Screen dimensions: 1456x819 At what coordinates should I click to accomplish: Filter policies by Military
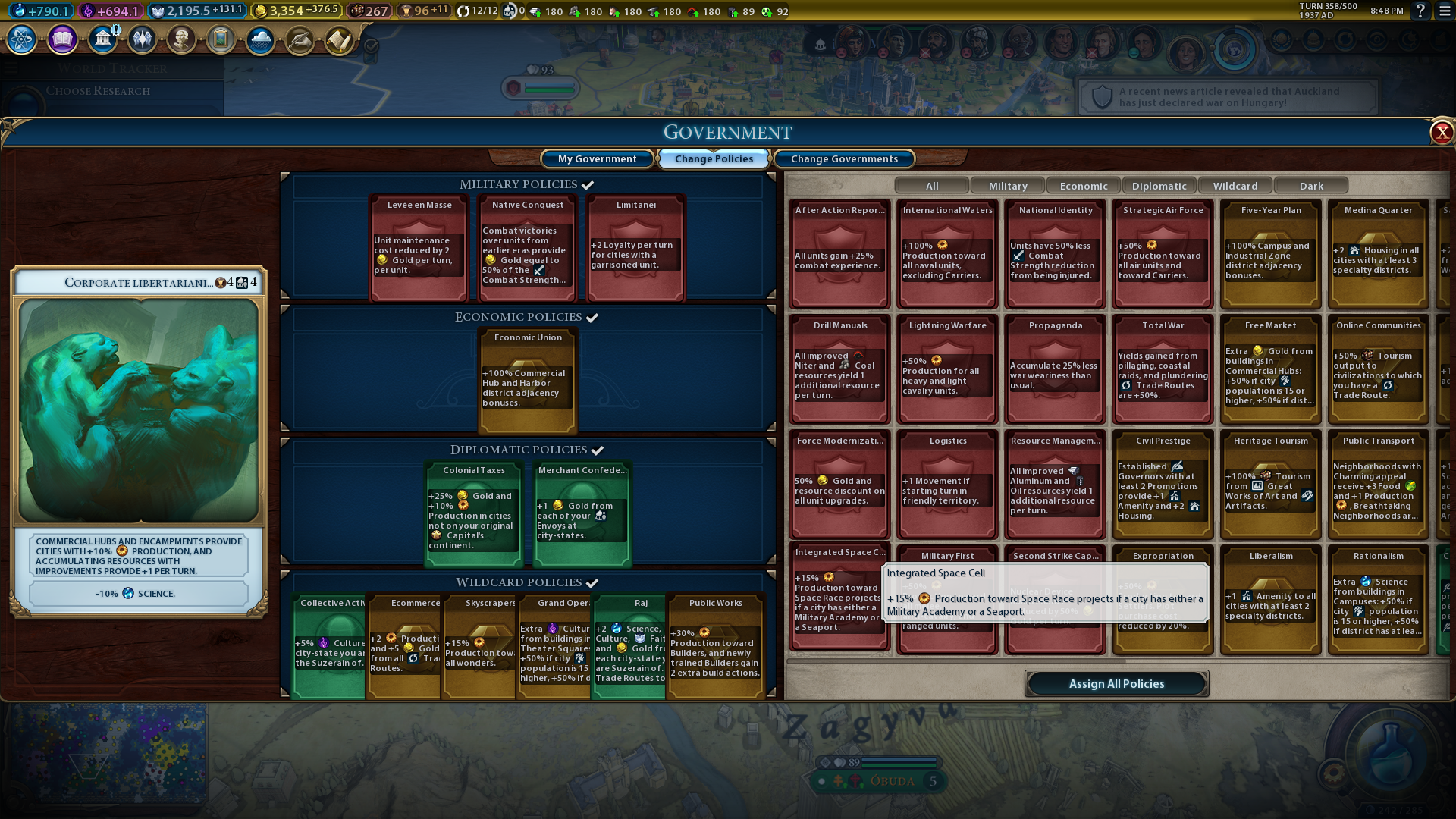(1008, 186)
